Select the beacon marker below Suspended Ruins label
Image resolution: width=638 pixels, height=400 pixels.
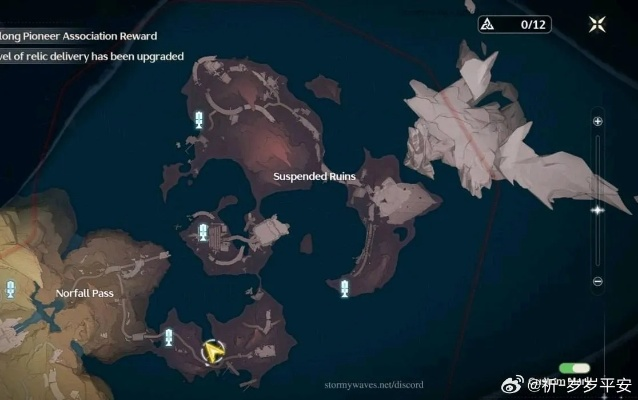[x=345, y=289]
